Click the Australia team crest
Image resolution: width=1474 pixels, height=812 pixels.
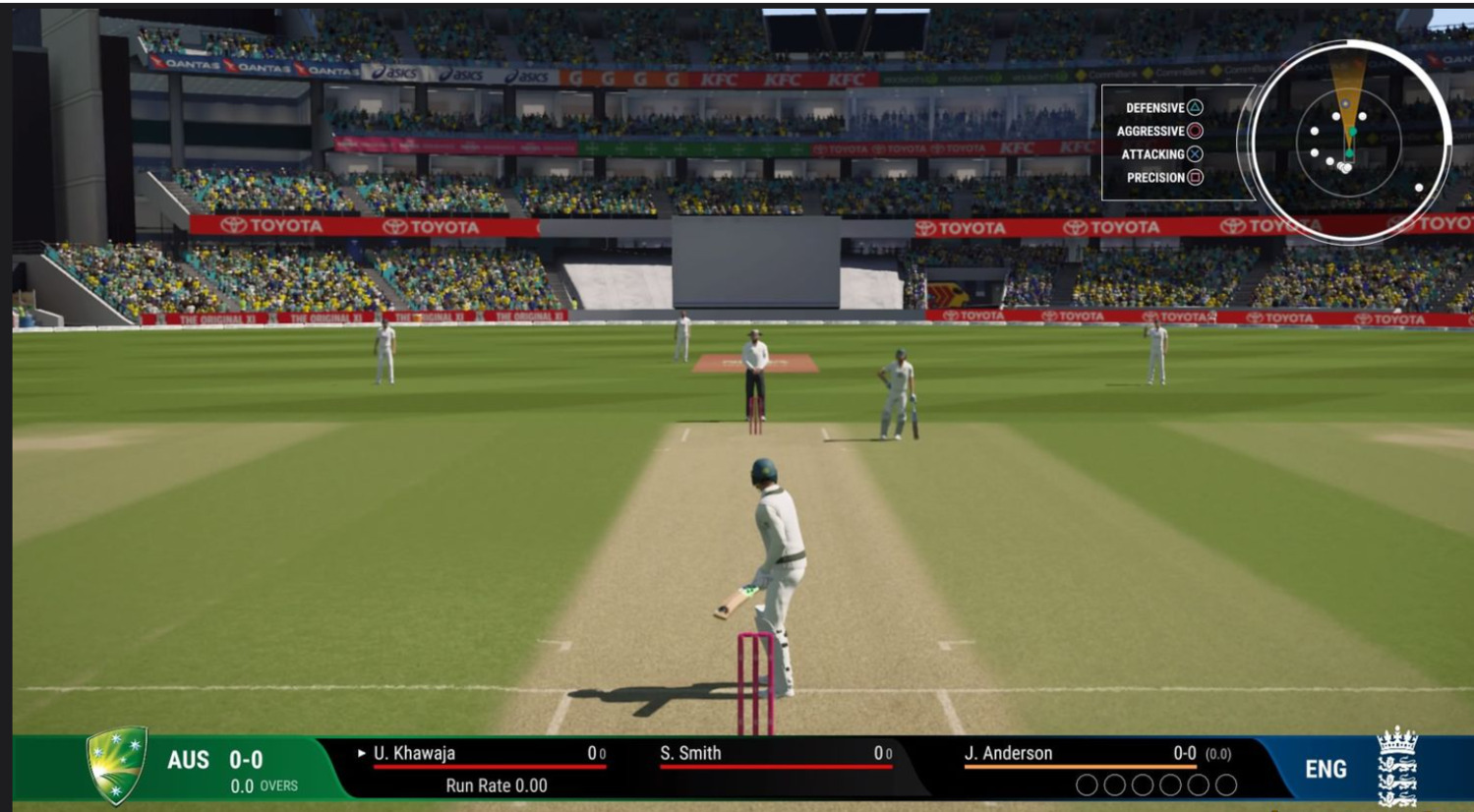tap(117, 765)
